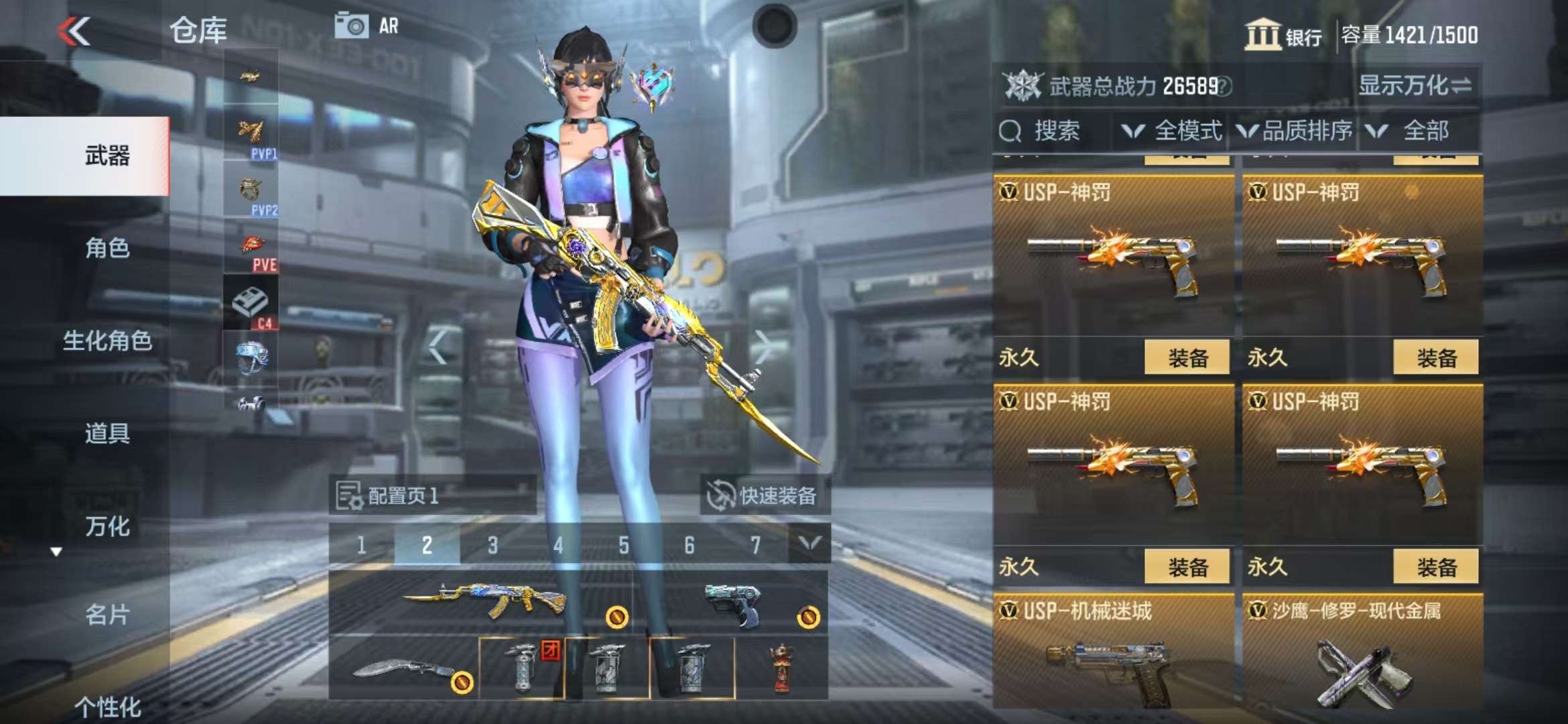Select the equipped golden AK rifle slot

482,601
